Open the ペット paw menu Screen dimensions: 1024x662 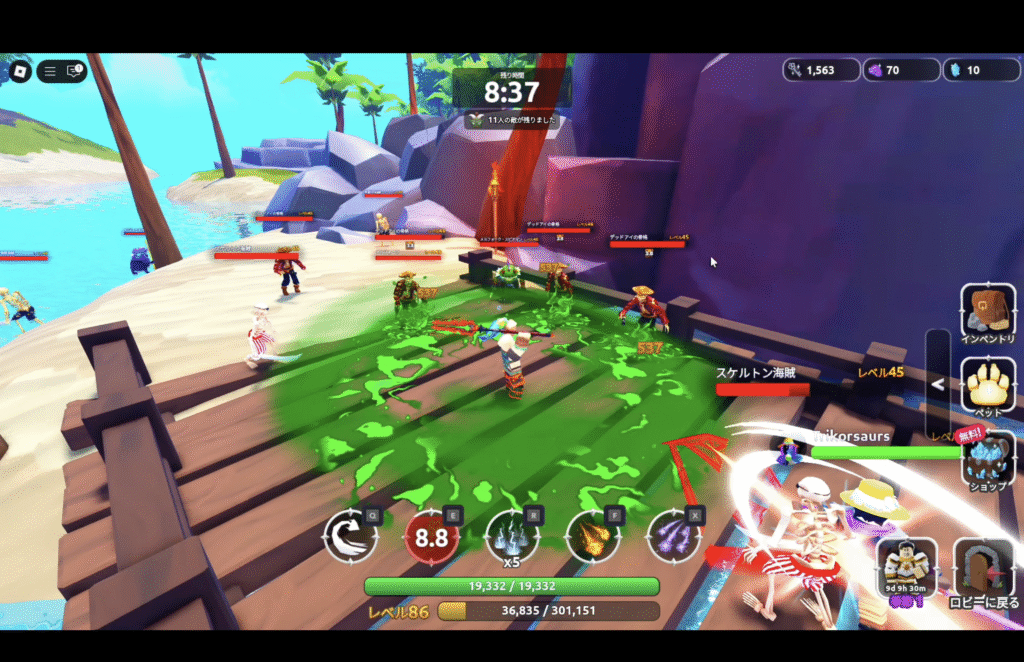point(988,386)
